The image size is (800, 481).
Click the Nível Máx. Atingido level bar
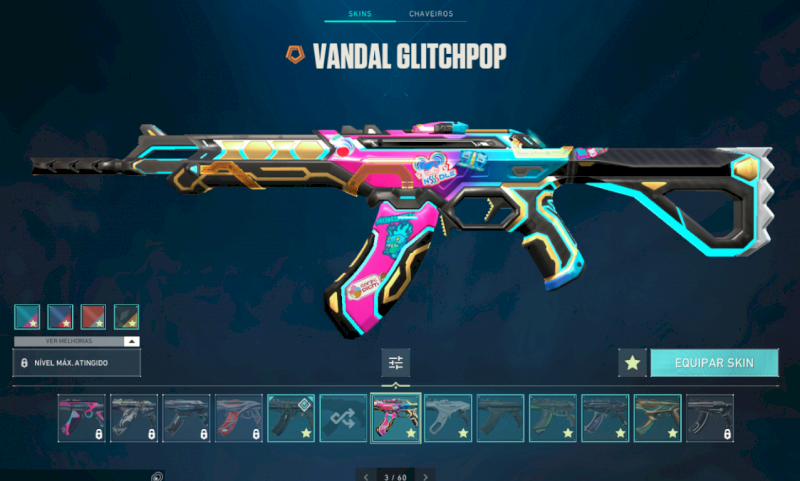click(77, 362)
